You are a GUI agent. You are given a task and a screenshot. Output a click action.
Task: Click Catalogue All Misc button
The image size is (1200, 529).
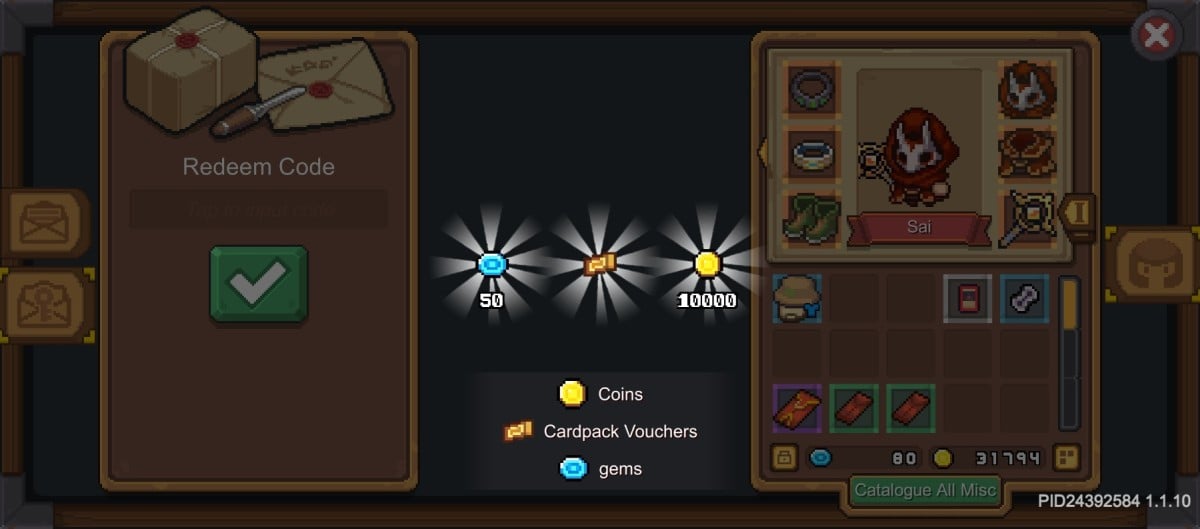coord(925,490)
